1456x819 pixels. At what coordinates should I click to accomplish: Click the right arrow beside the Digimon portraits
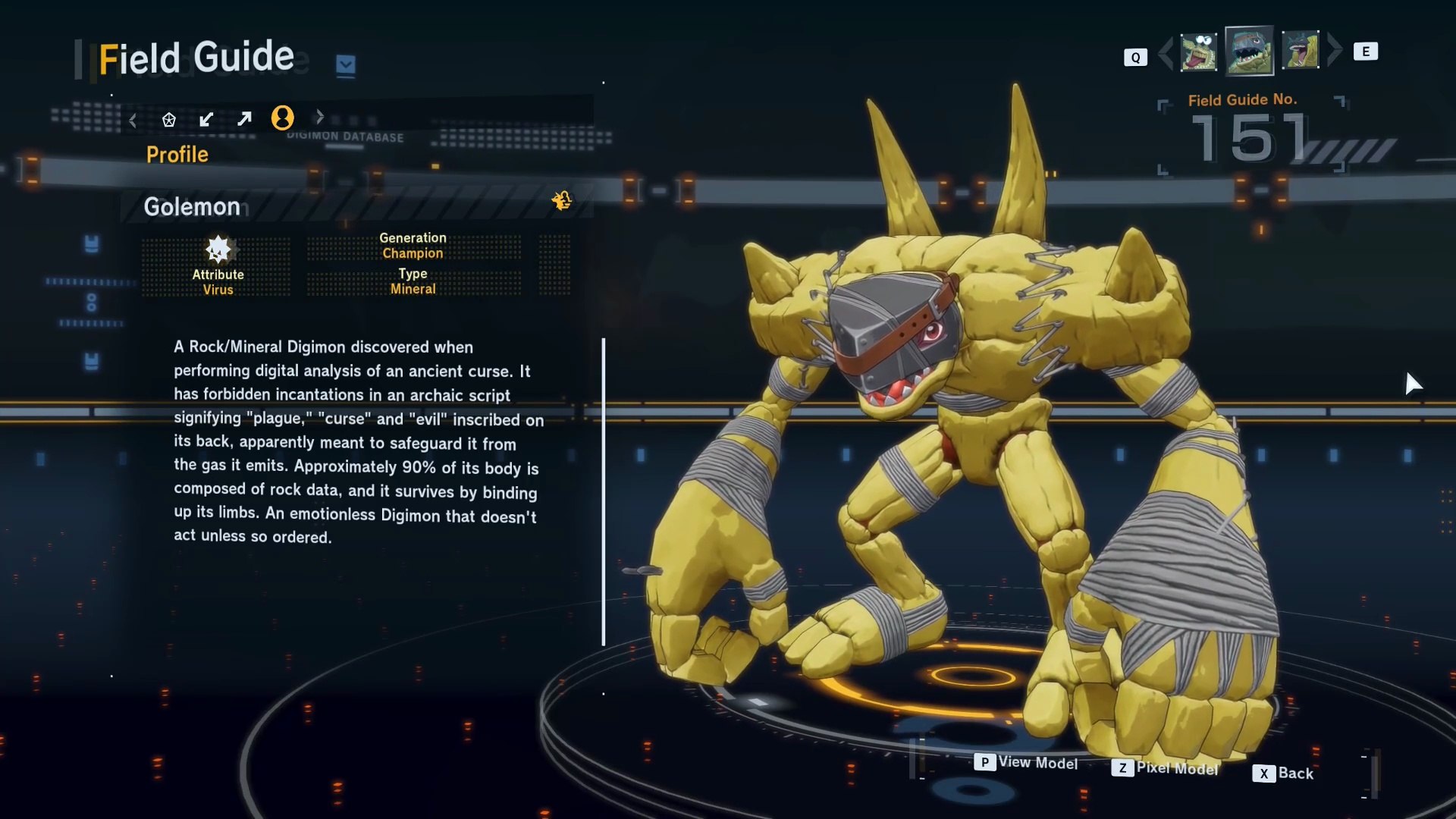point(1335,50)
